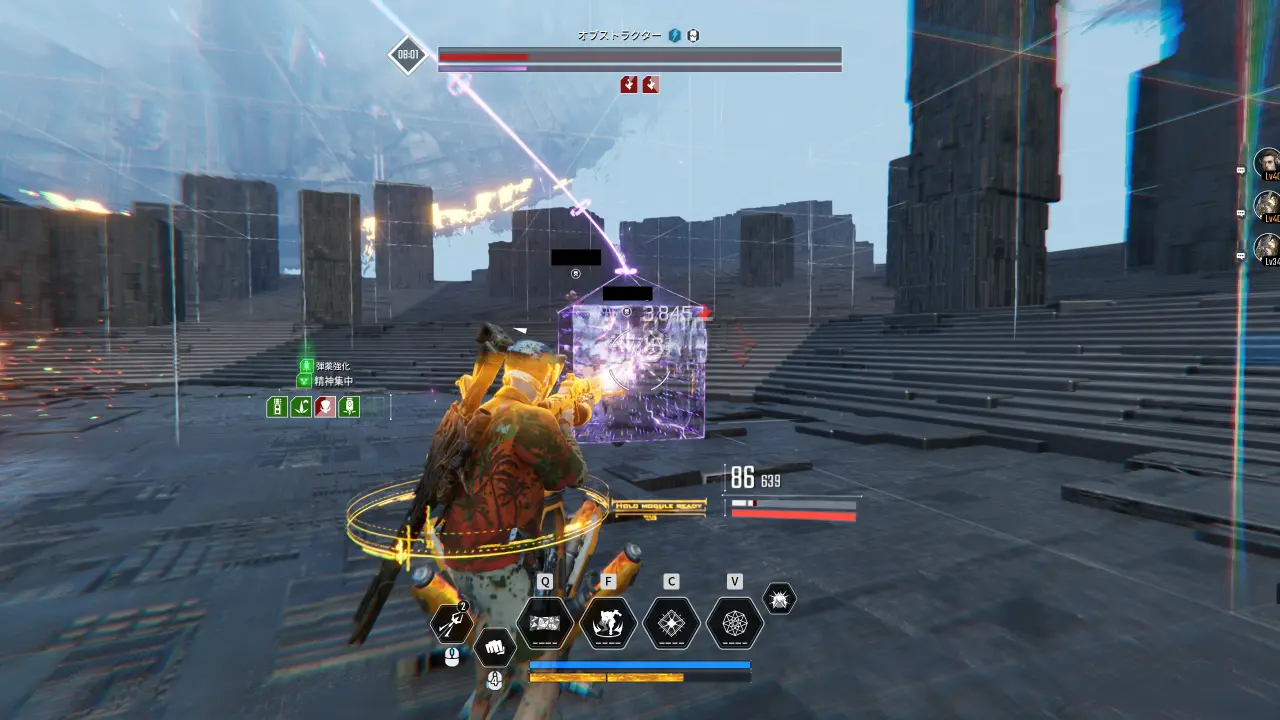Click the blue hexagon icon beside boss name
This screenshot has height=720, width=1280.
675,36
